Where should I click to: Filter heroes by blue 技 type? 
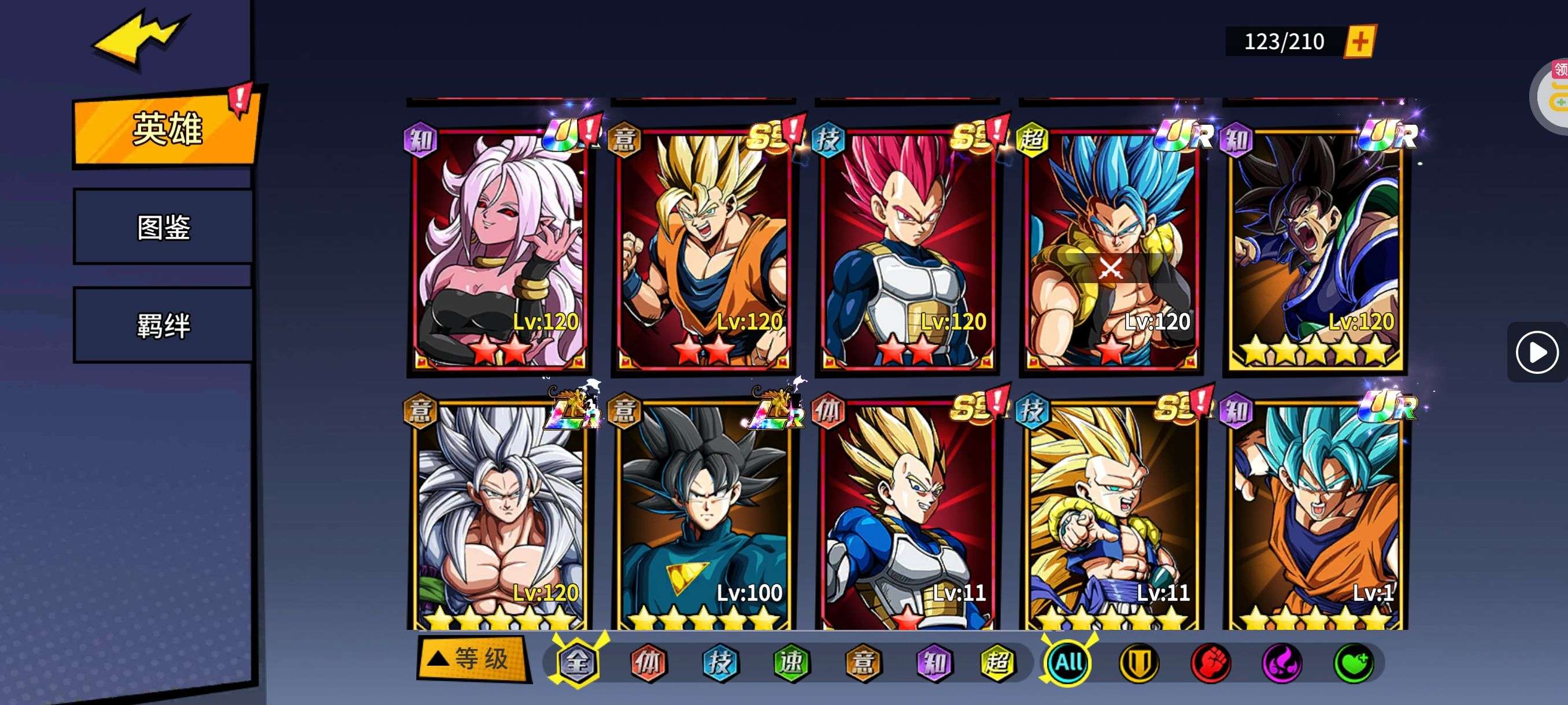[720, 662]
